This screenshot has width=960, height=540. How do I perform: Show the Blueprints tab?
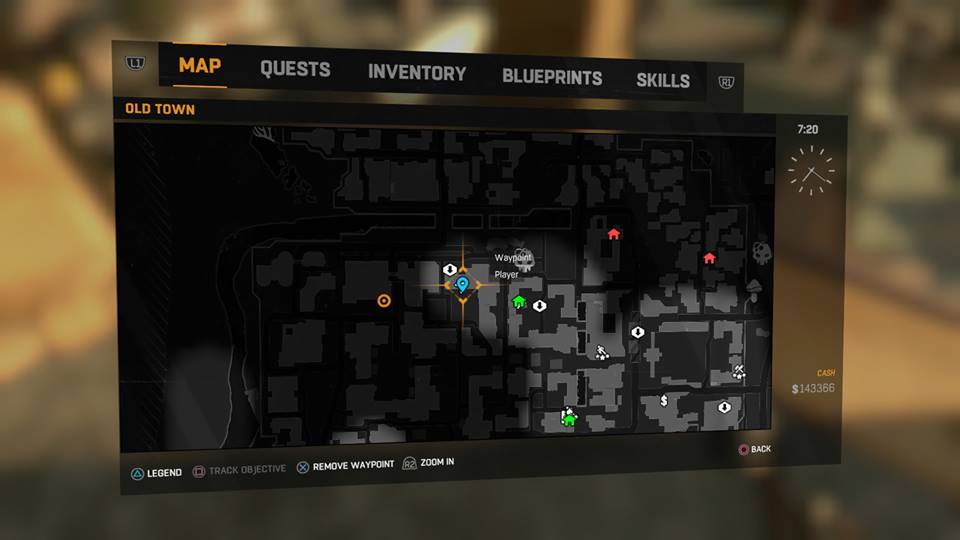click(x=552, y=77)
